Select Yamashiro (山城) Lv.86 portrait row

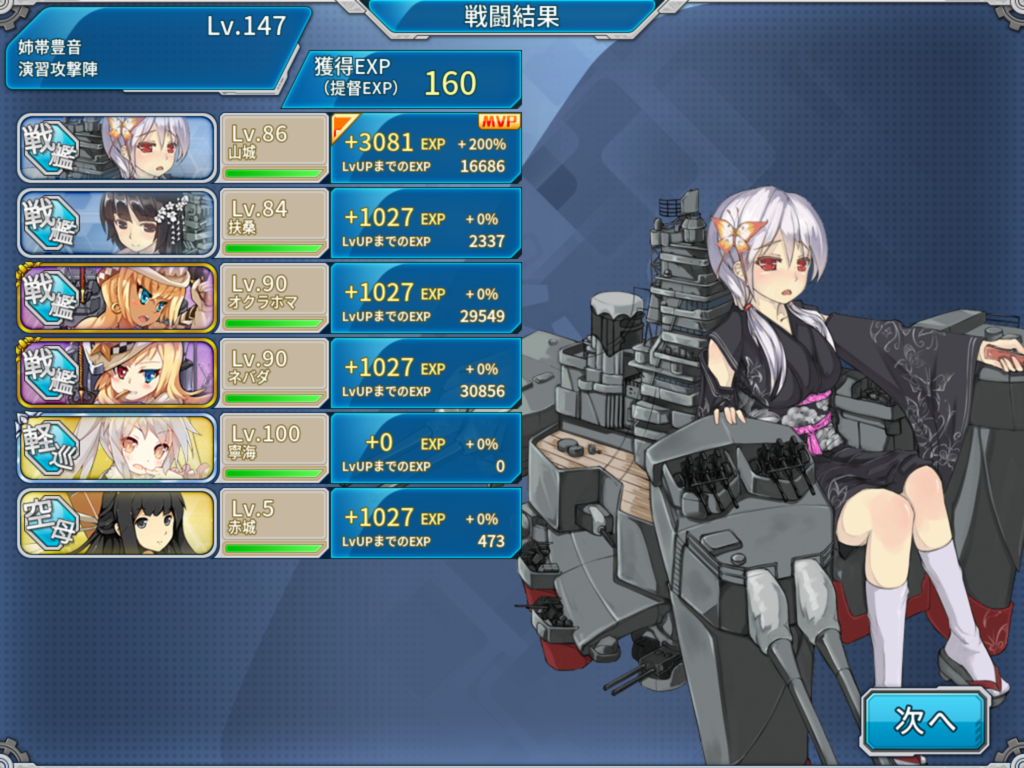(x=118, y=148)
